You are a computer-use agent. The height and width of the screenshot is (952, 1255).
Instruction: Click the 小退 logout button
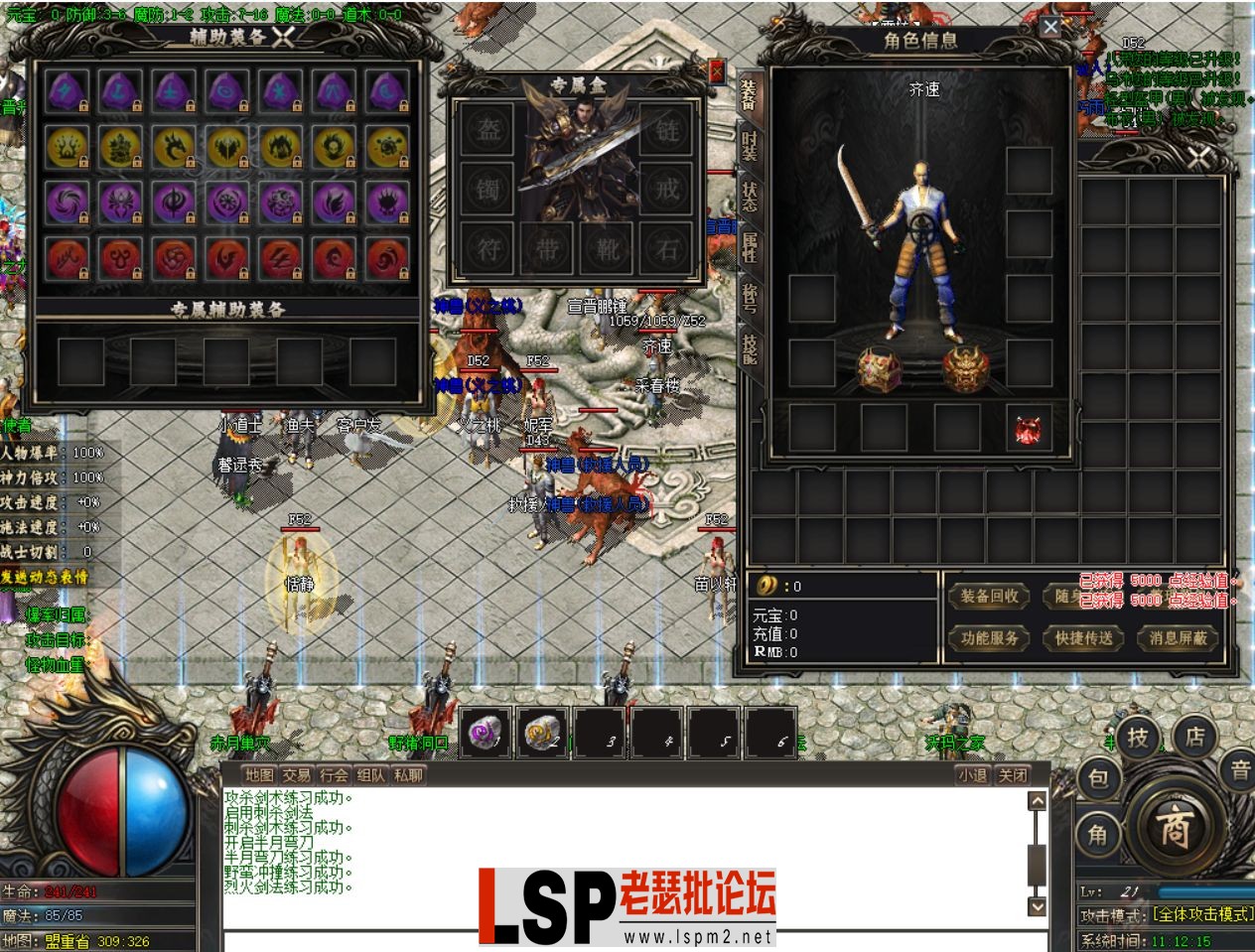(973, 775)
